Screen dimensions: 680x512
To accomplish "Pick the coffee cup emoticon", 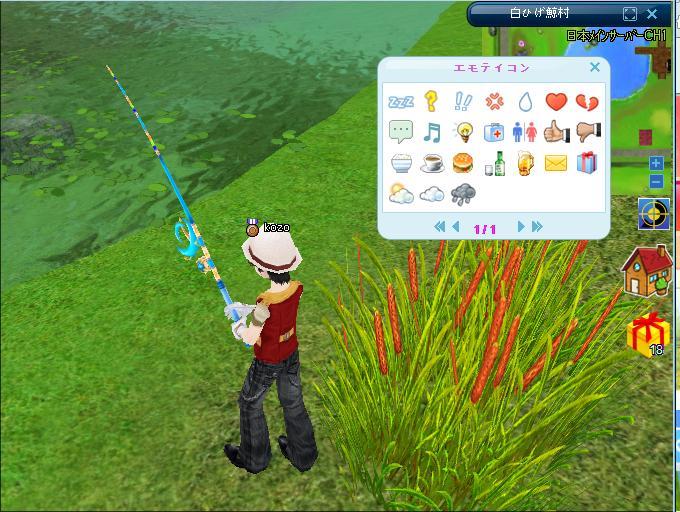I will (x=432, y=163).
